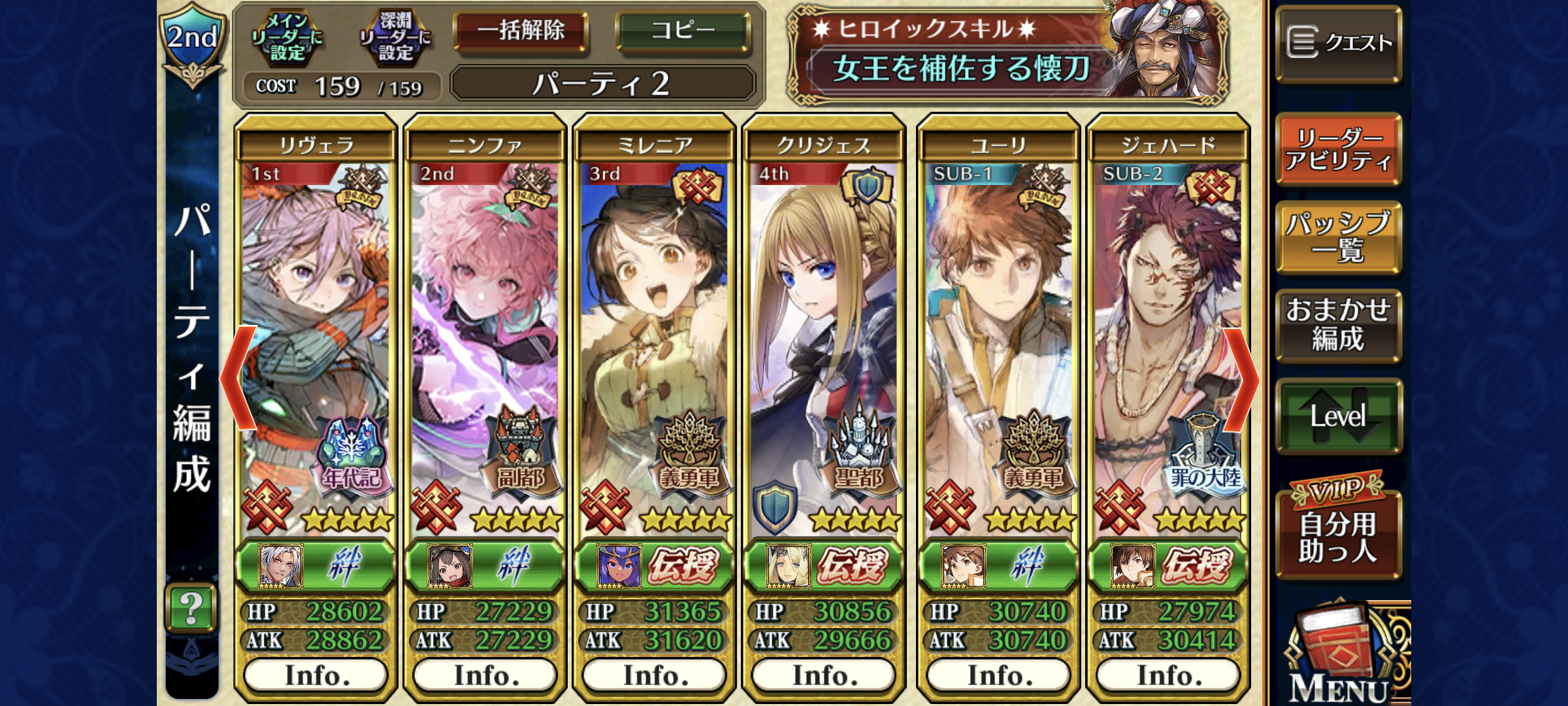This screenshot has width=1568, height=706.
Task: Show the パッシブ一覧 passive list
Action: 1338,237
